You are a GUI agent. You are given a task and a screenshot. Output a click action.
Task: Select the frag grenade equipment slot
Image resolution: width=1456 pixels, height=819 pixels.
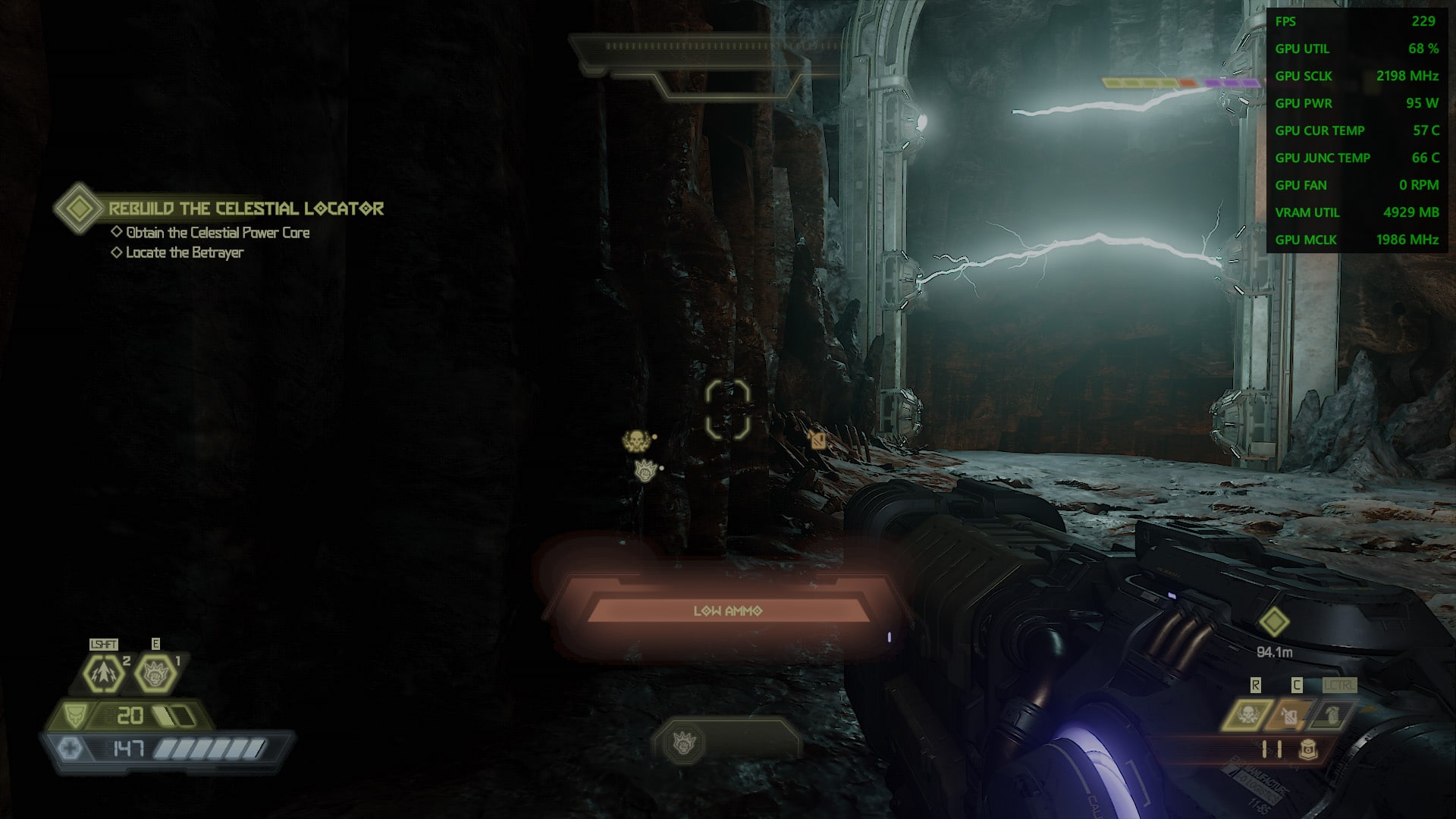(1332, 714)
